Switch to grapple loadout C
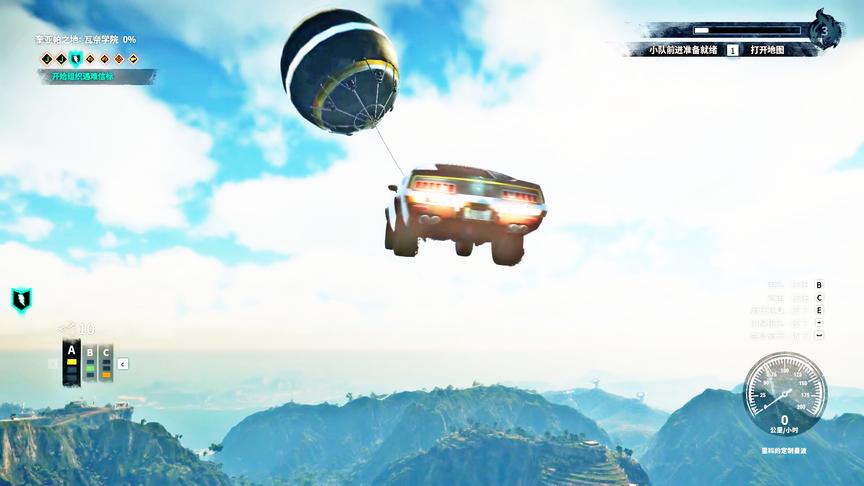This screenshot has height=486, width=864. tap(106, 365)
